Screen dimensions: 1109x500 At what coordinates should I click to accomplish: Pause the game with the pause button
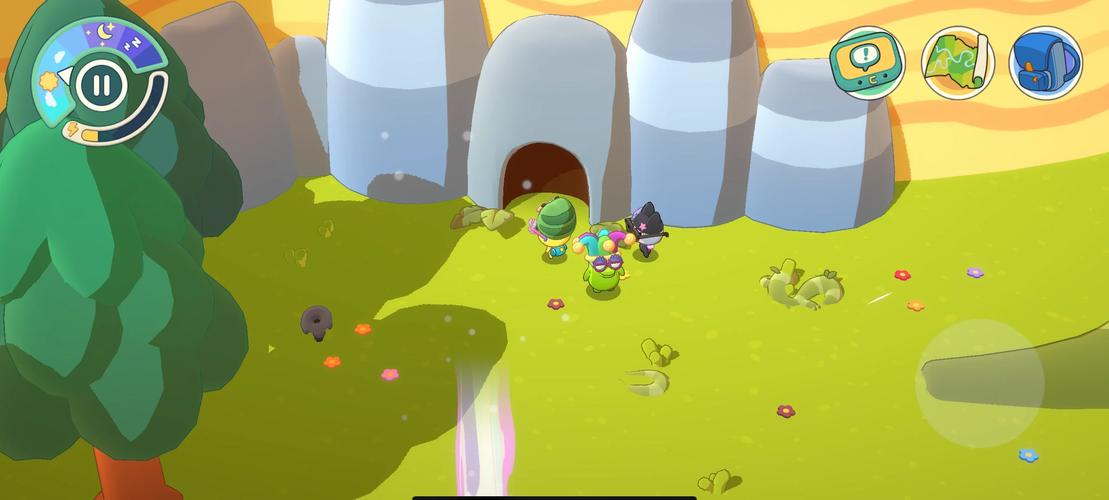coord(98,83)
